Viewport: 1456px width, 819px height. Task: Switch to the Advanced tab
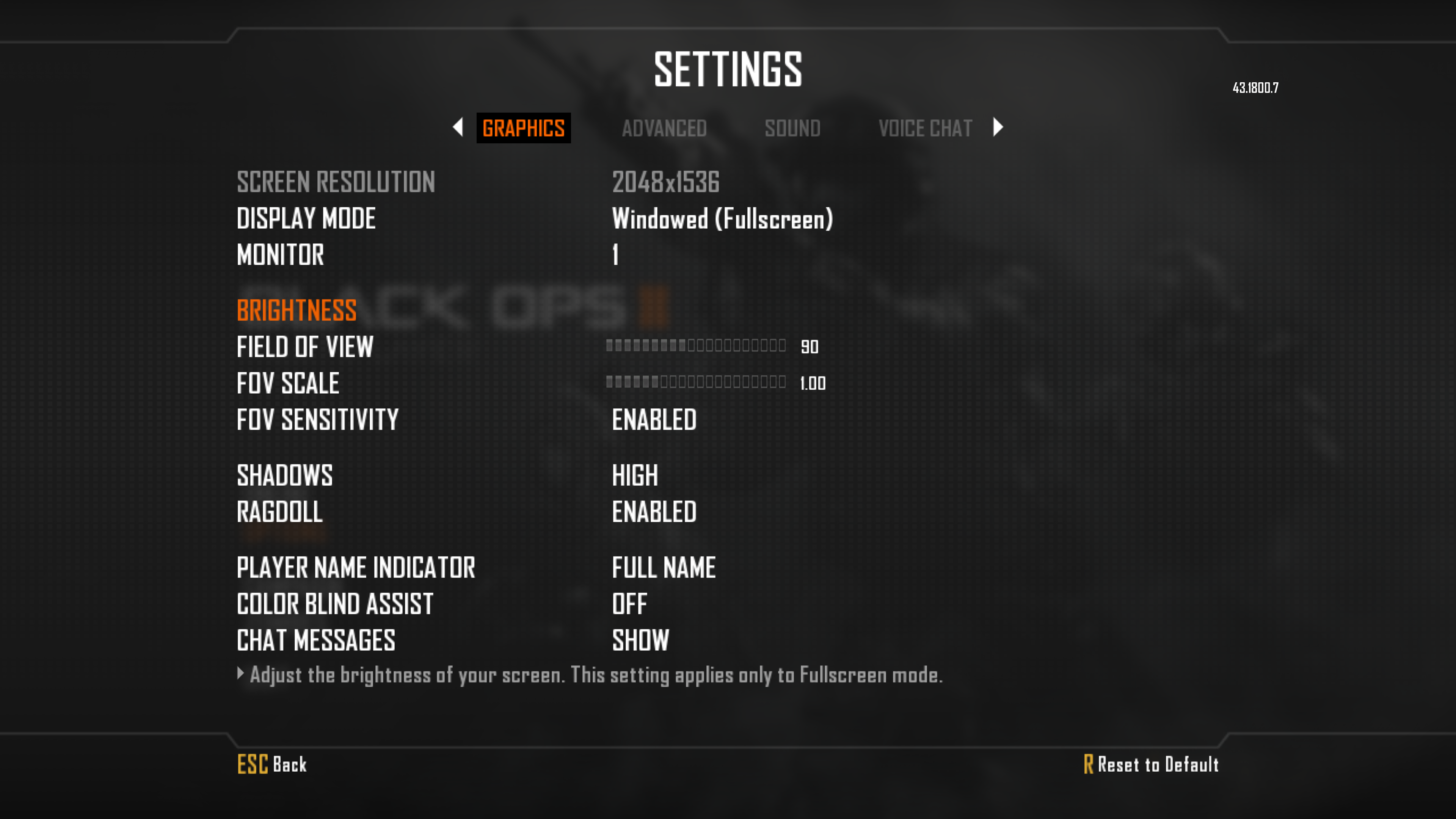coord(664,128)
